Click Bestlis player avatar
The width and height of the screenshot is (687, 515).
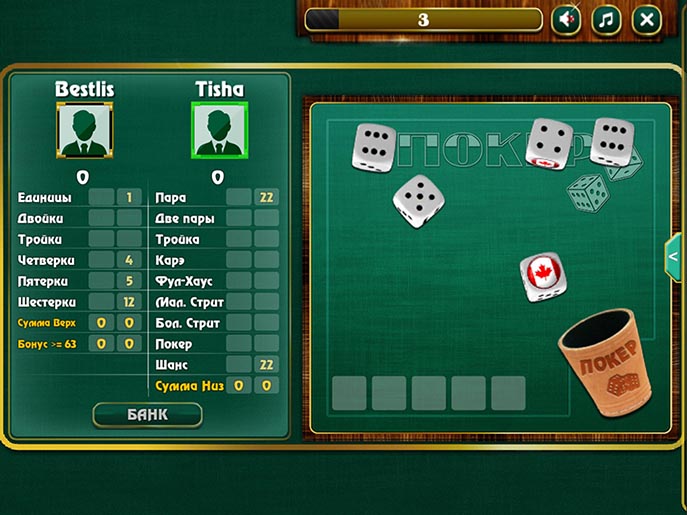point(85,130)
